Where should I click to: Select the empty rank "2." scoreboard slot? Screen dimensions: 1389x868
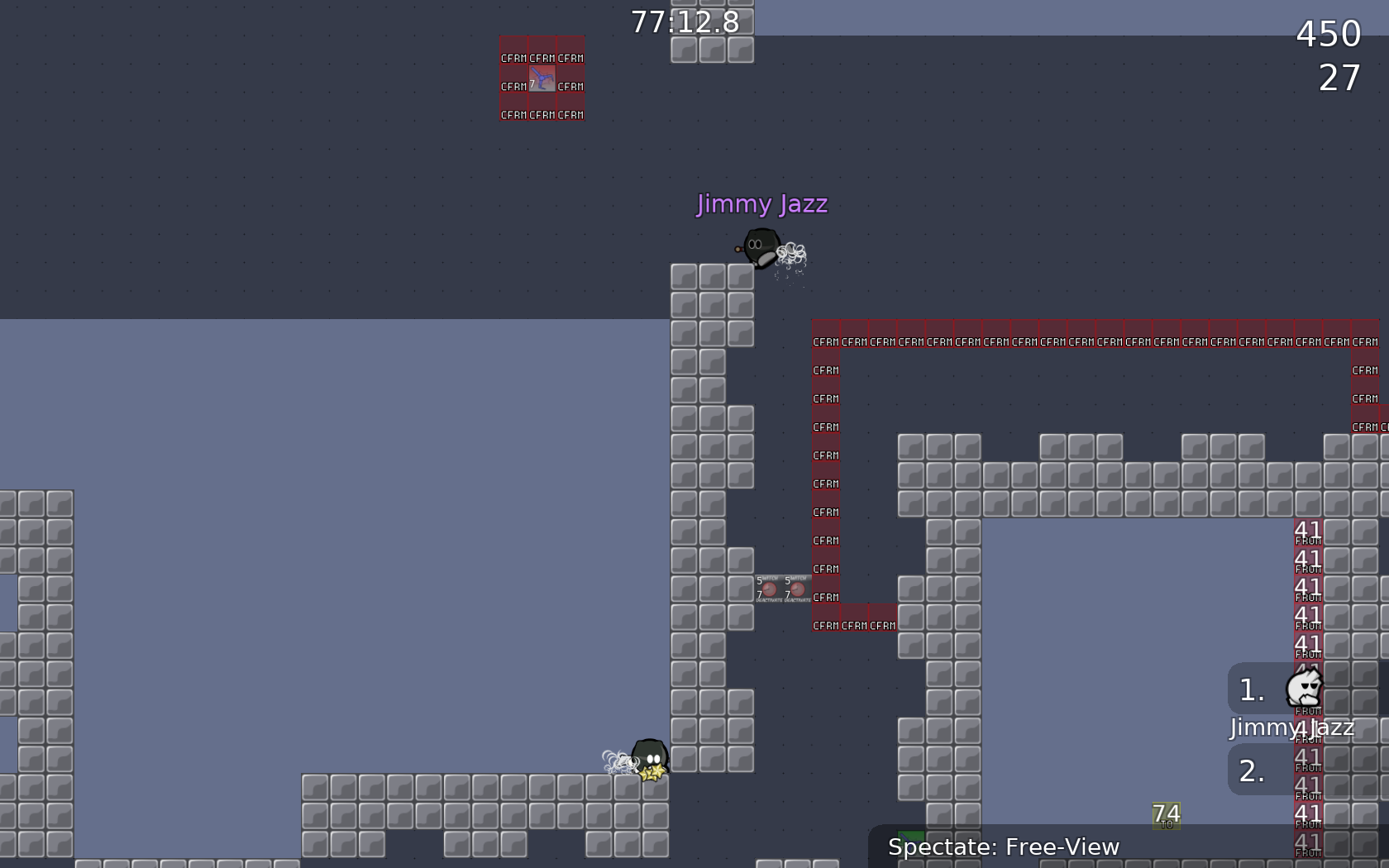1251,773
